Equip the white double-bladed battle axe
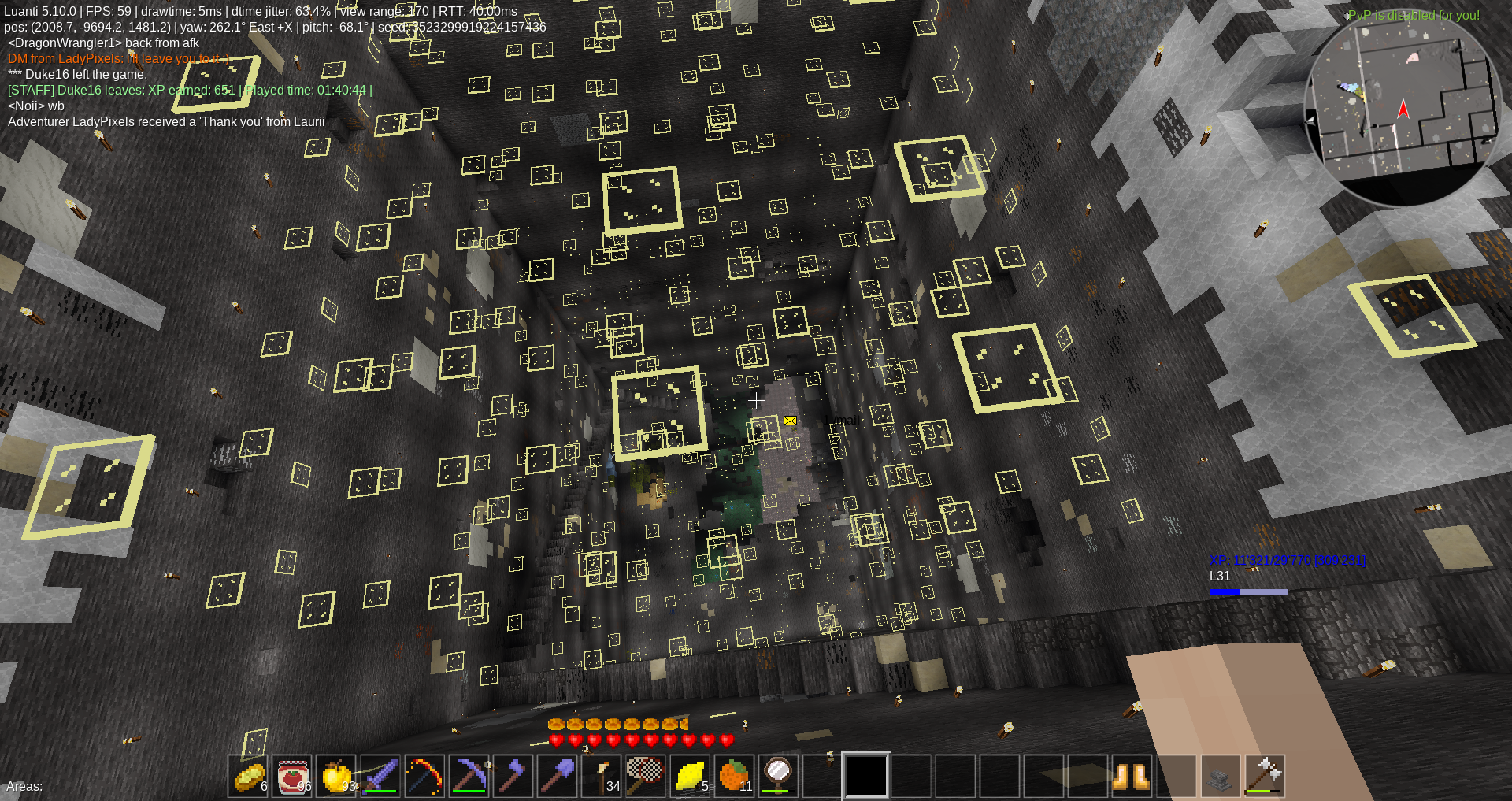Screen dimensions: 1512x801 1263,776
